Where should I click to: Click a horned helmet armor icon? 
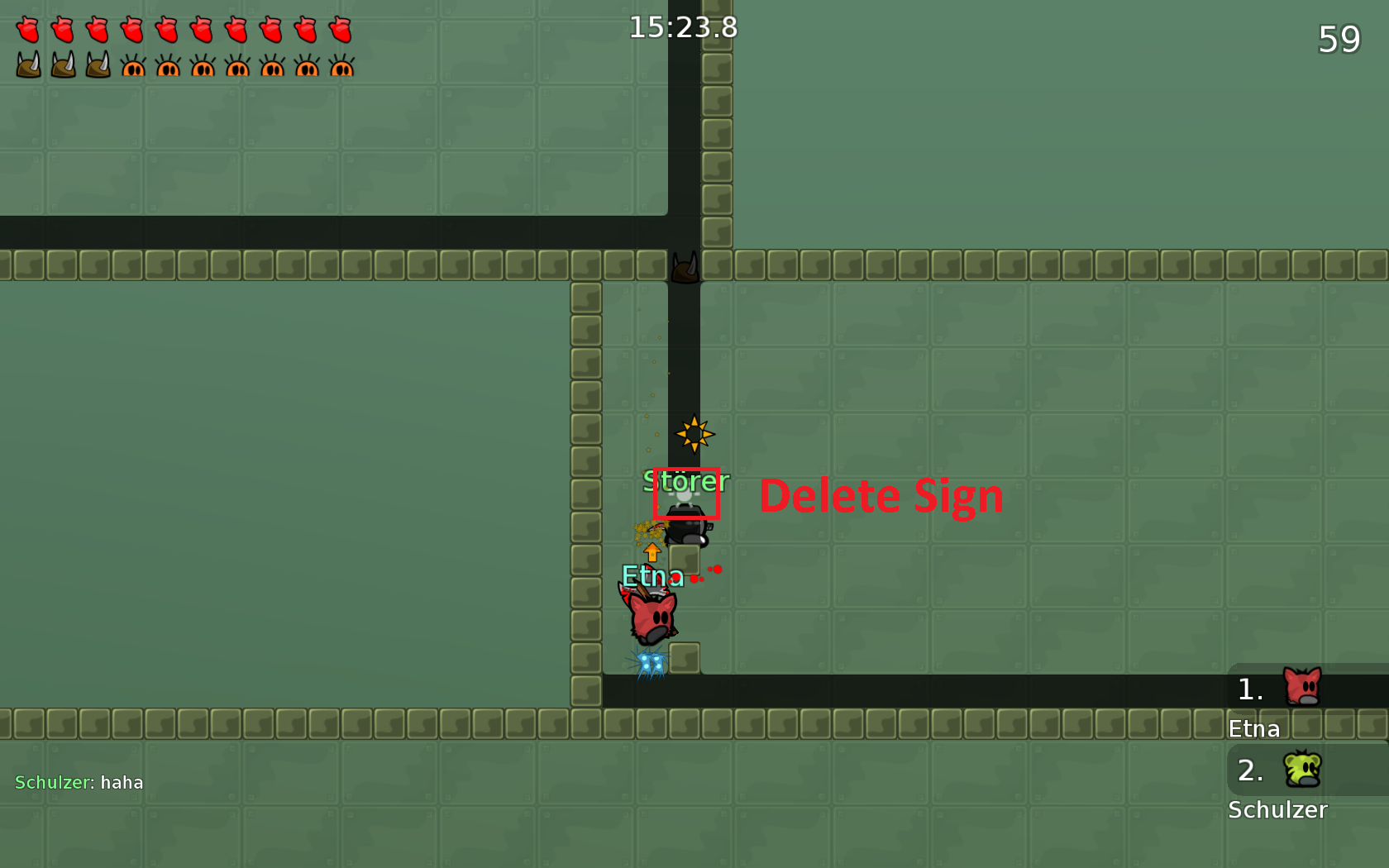click(27, 64)
